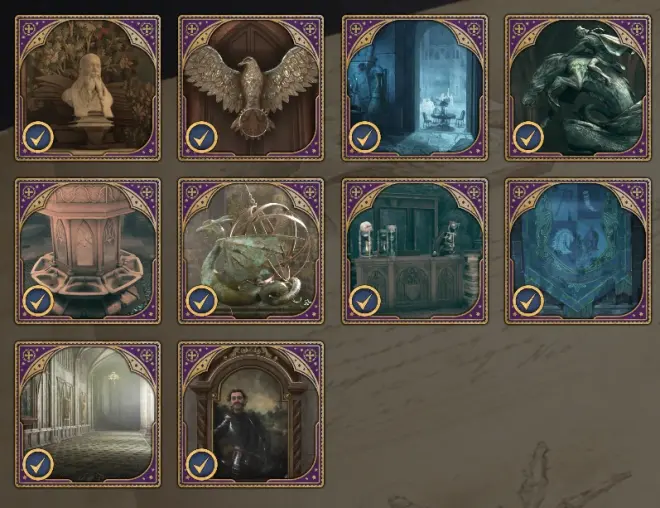Select the bright arched hallway card
The height and width of the screenshot is (508, 660).
pos(88,414)
